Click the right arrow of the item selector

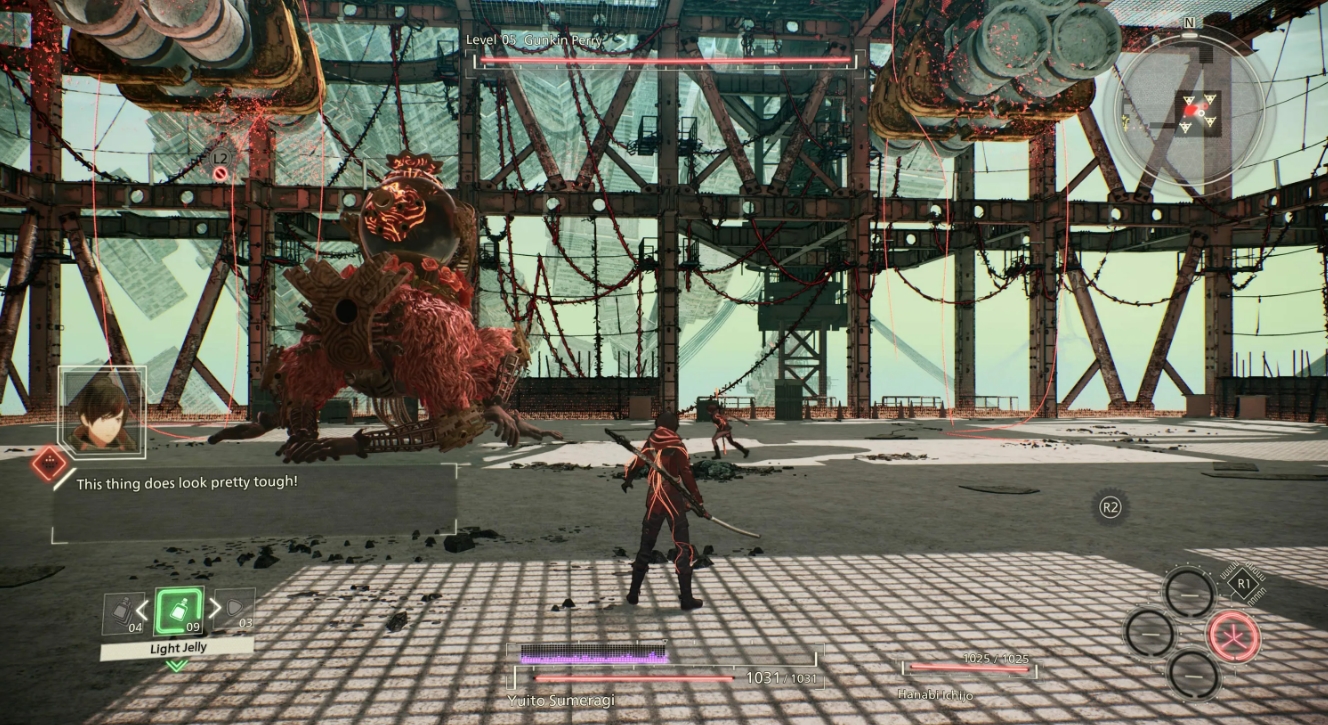click(x=216, y=608)
